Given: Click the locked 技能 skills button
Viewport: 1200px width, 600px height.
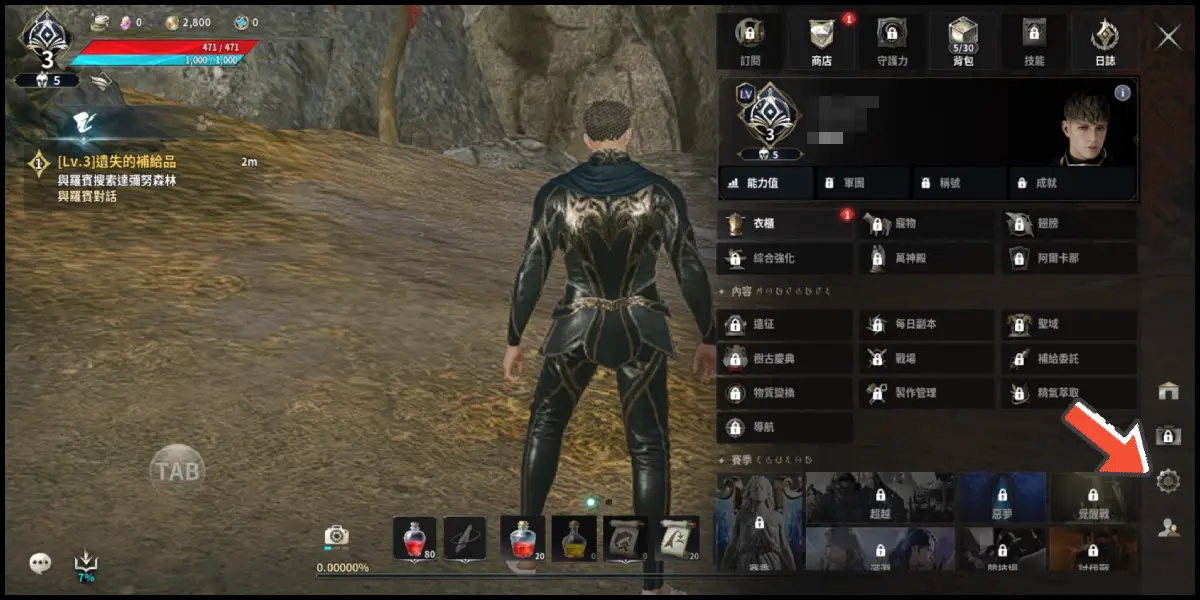Looking at the screenshot, I should click(x=1034, y=41).
